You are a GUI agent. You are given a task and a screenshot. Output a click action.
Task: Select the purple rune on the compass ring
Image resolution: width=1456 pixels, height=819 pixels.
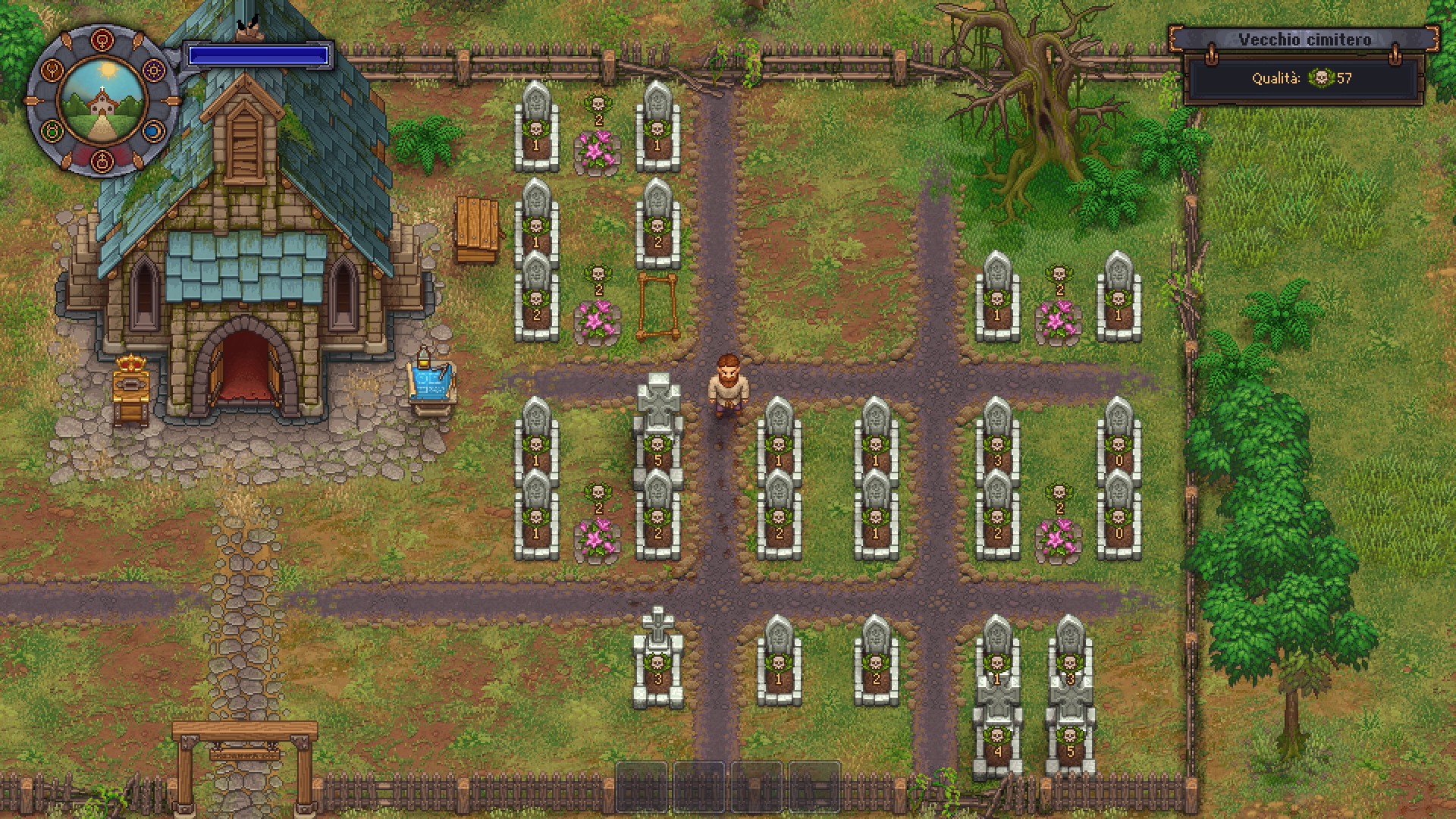tap(154, 70)
